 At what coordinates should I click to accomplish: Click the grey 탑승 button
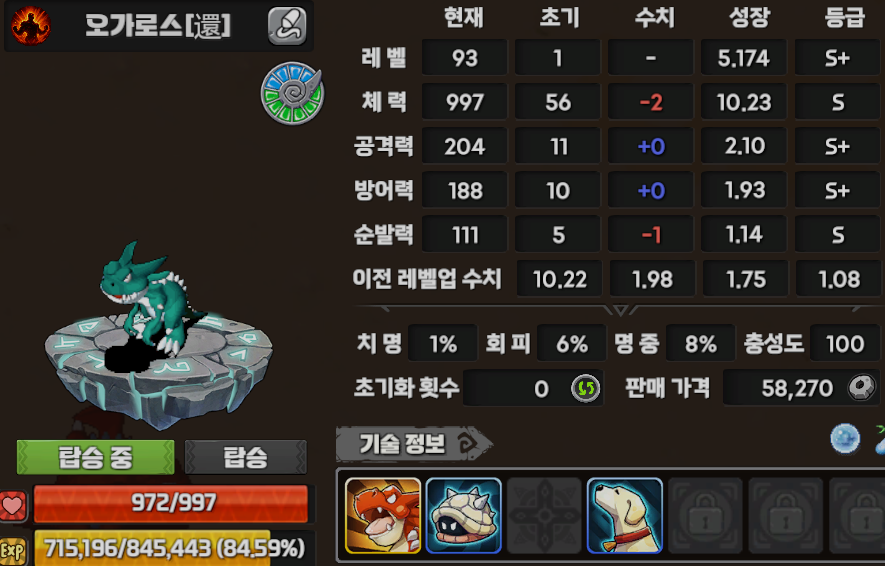coord(245,458)
